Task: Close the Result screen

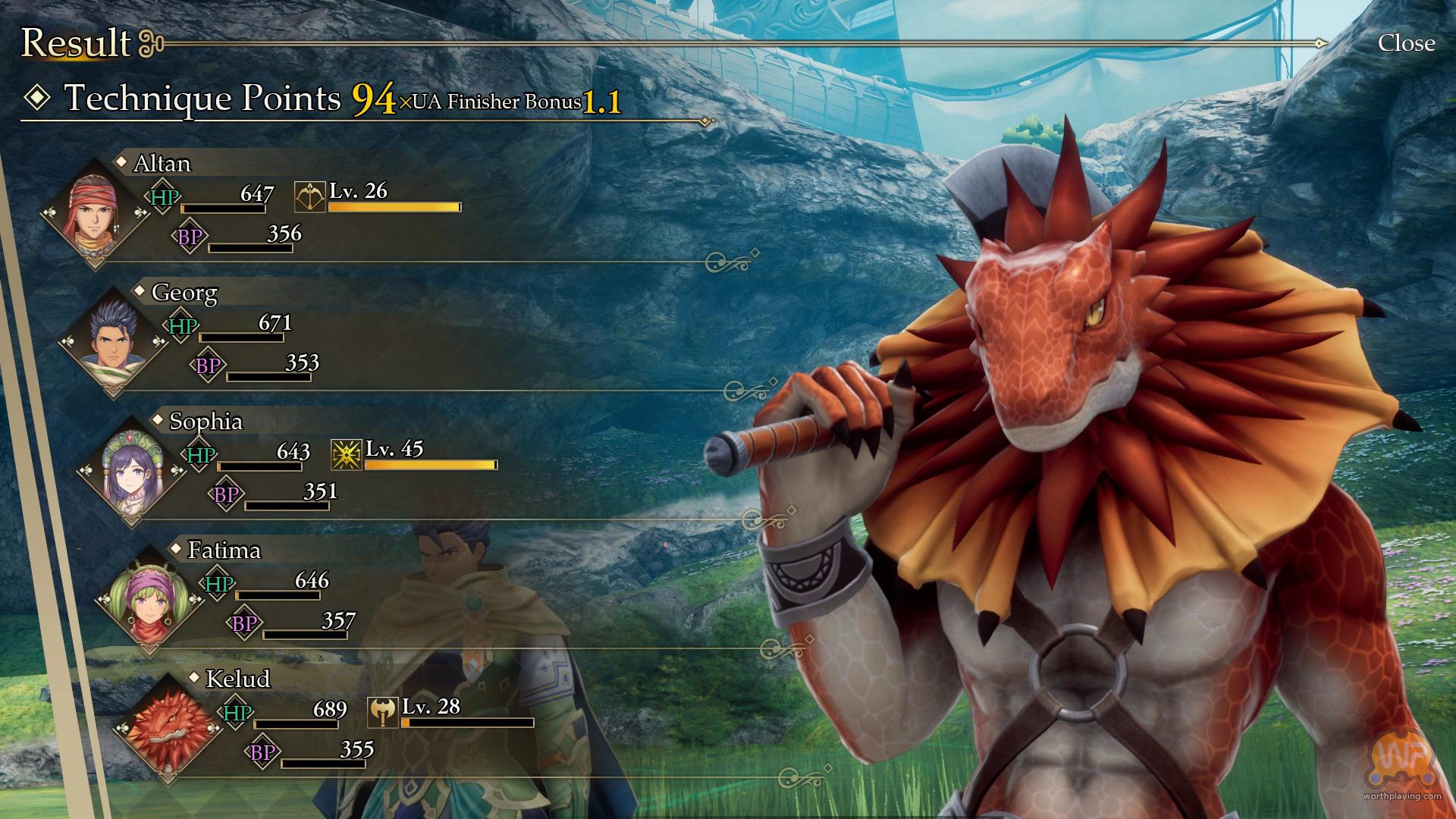Action: (1405, 43)
